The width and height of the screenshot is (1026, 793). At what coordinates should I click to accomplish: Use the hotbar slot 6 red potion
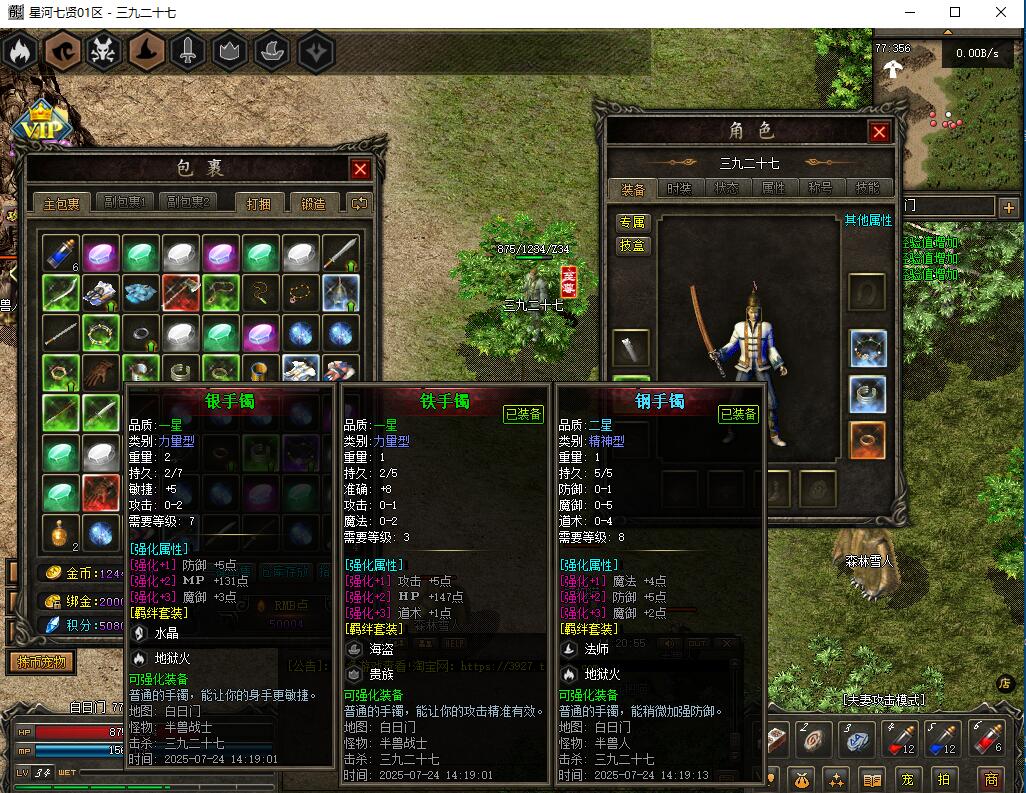(988, 739)
